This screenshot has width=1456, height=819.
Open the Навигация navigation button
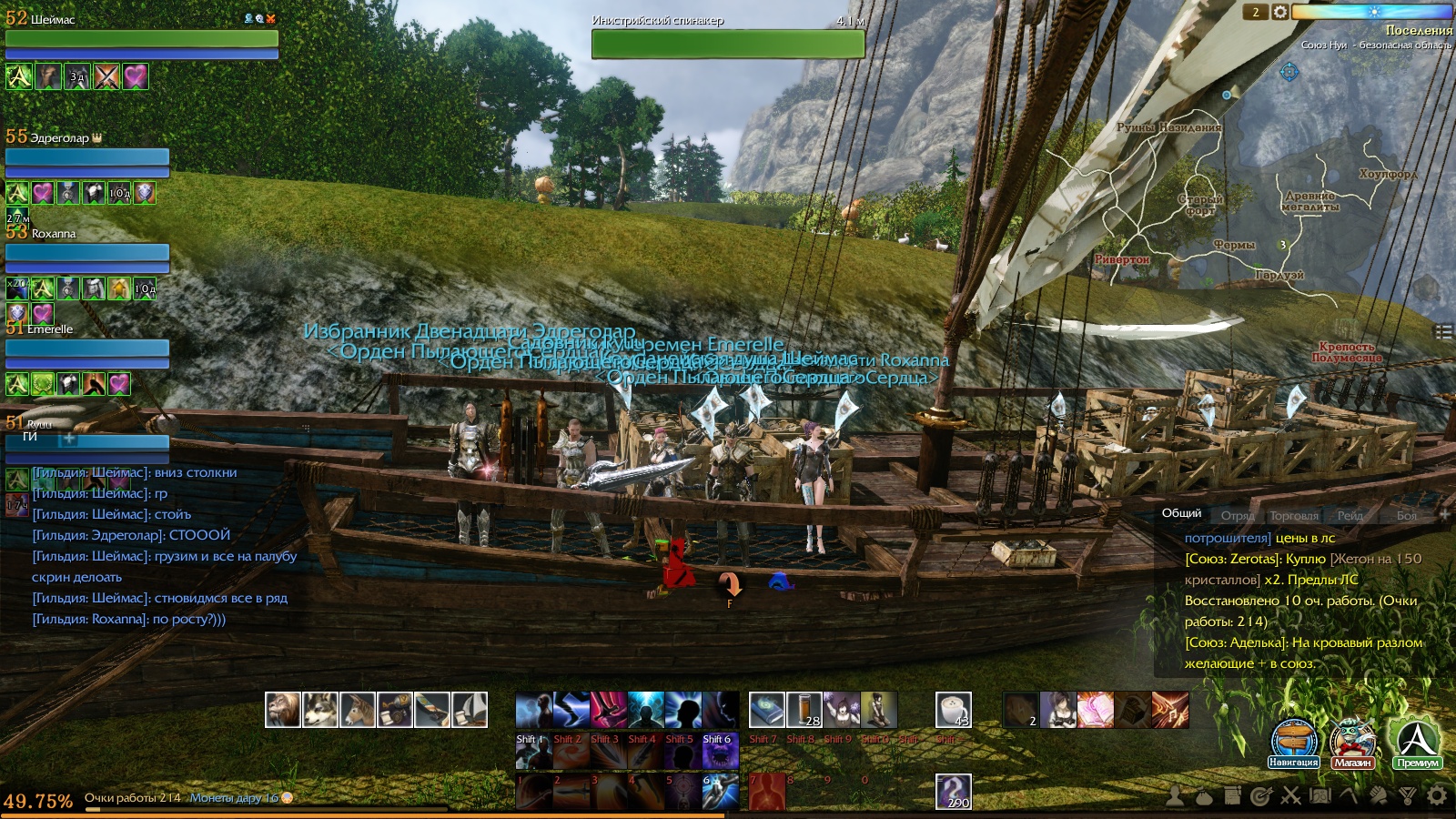(x=1293, y=742)
